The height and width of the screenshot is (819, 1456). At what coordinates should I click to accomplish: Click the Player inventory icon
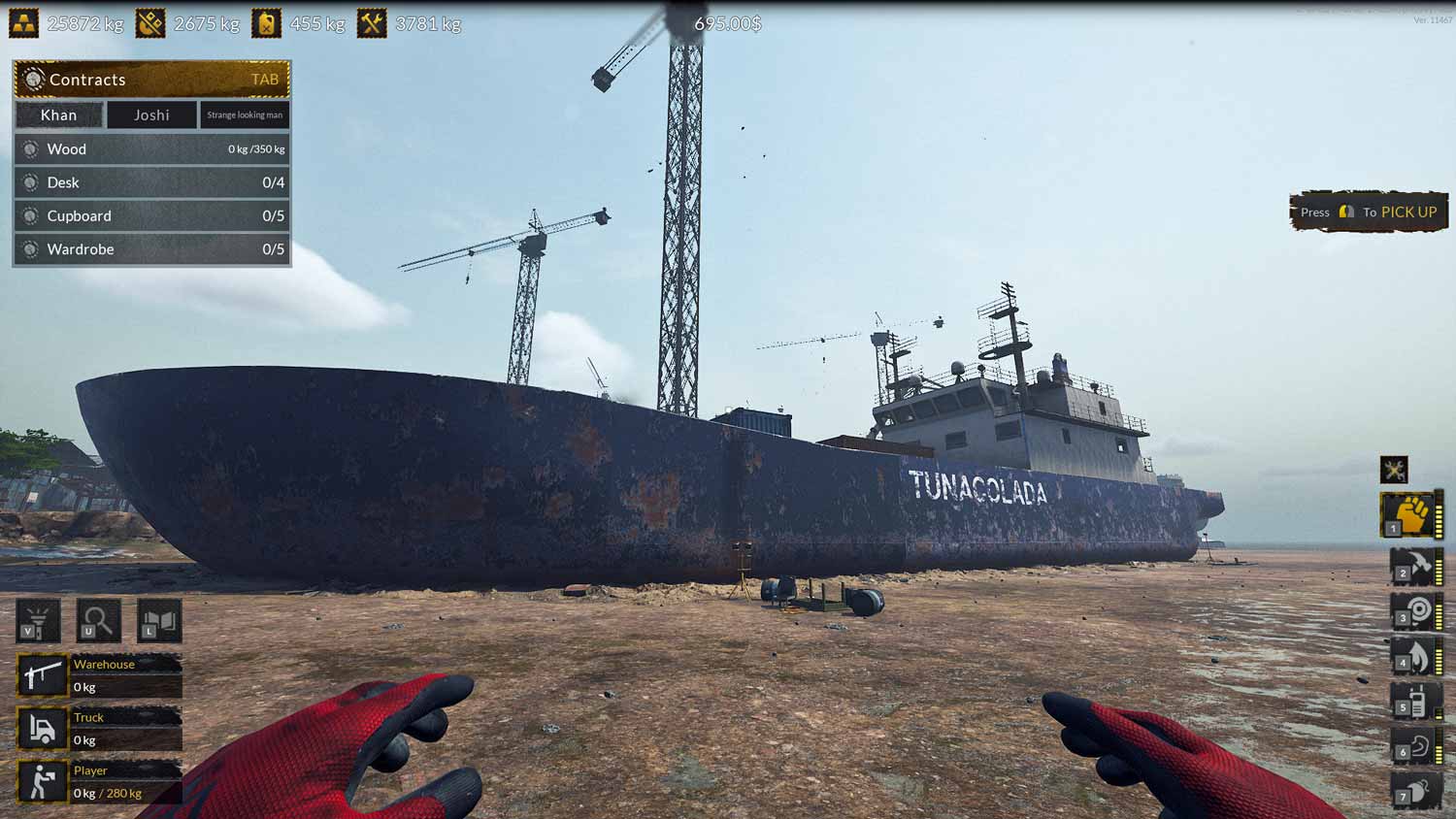coord(42,779)
